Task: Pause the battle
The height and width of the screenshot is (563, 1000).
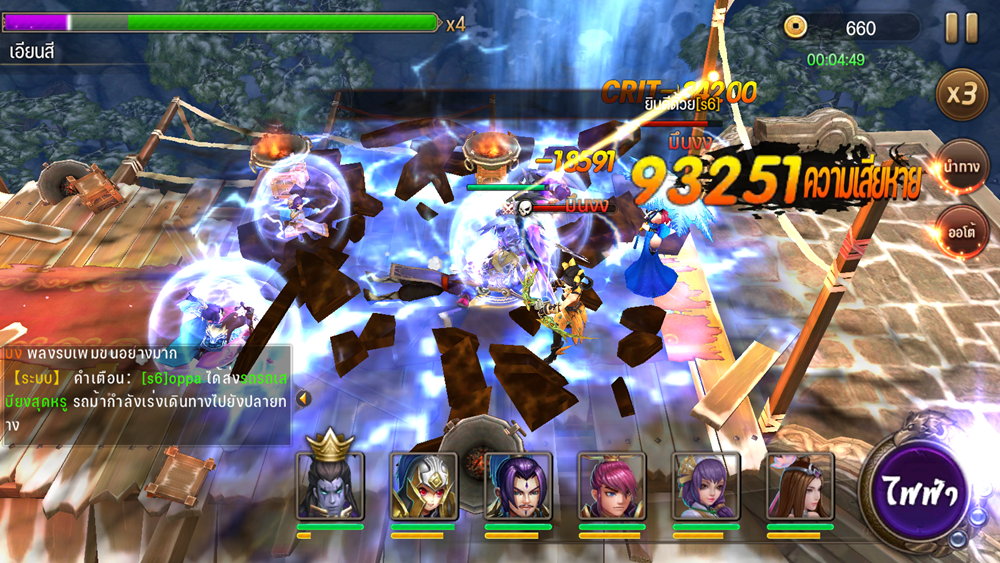Action: (961, 28)
